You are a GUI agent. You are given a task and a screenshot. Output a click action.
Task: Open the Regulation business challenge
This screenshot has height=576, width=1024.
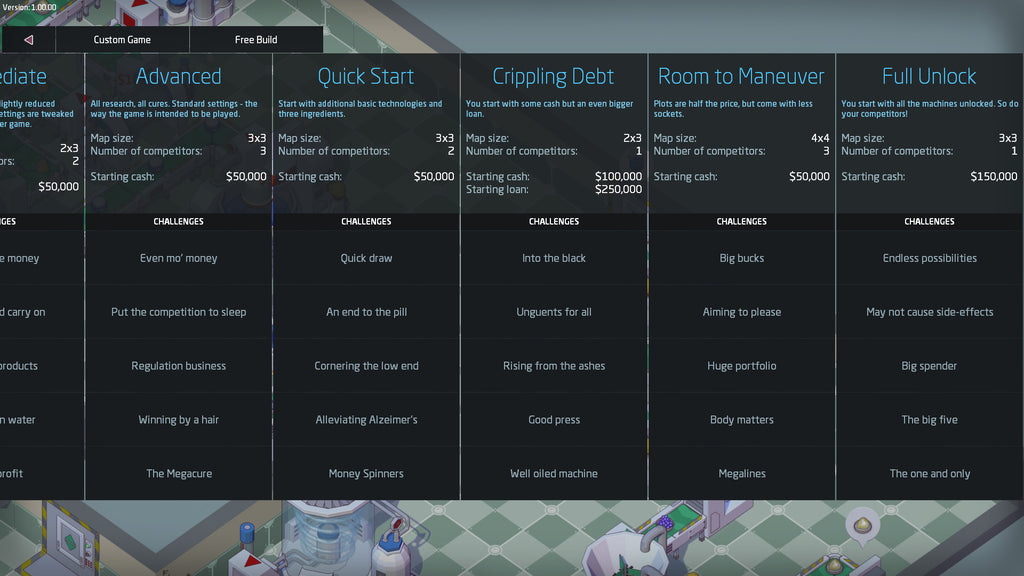point(178,366)
